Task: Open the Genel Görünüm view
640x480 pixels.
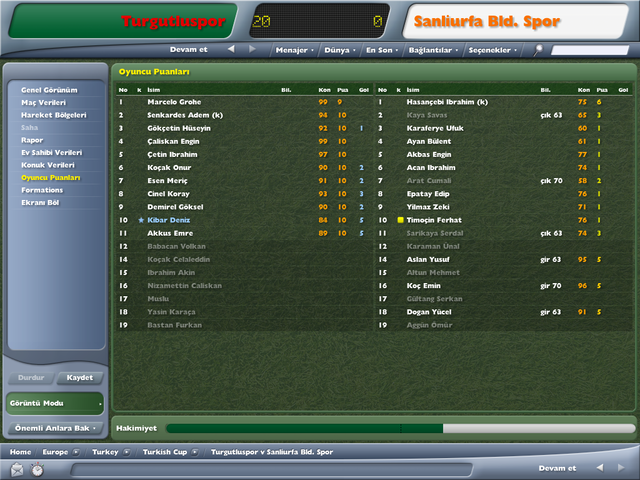Action: (x=48, y=90)
